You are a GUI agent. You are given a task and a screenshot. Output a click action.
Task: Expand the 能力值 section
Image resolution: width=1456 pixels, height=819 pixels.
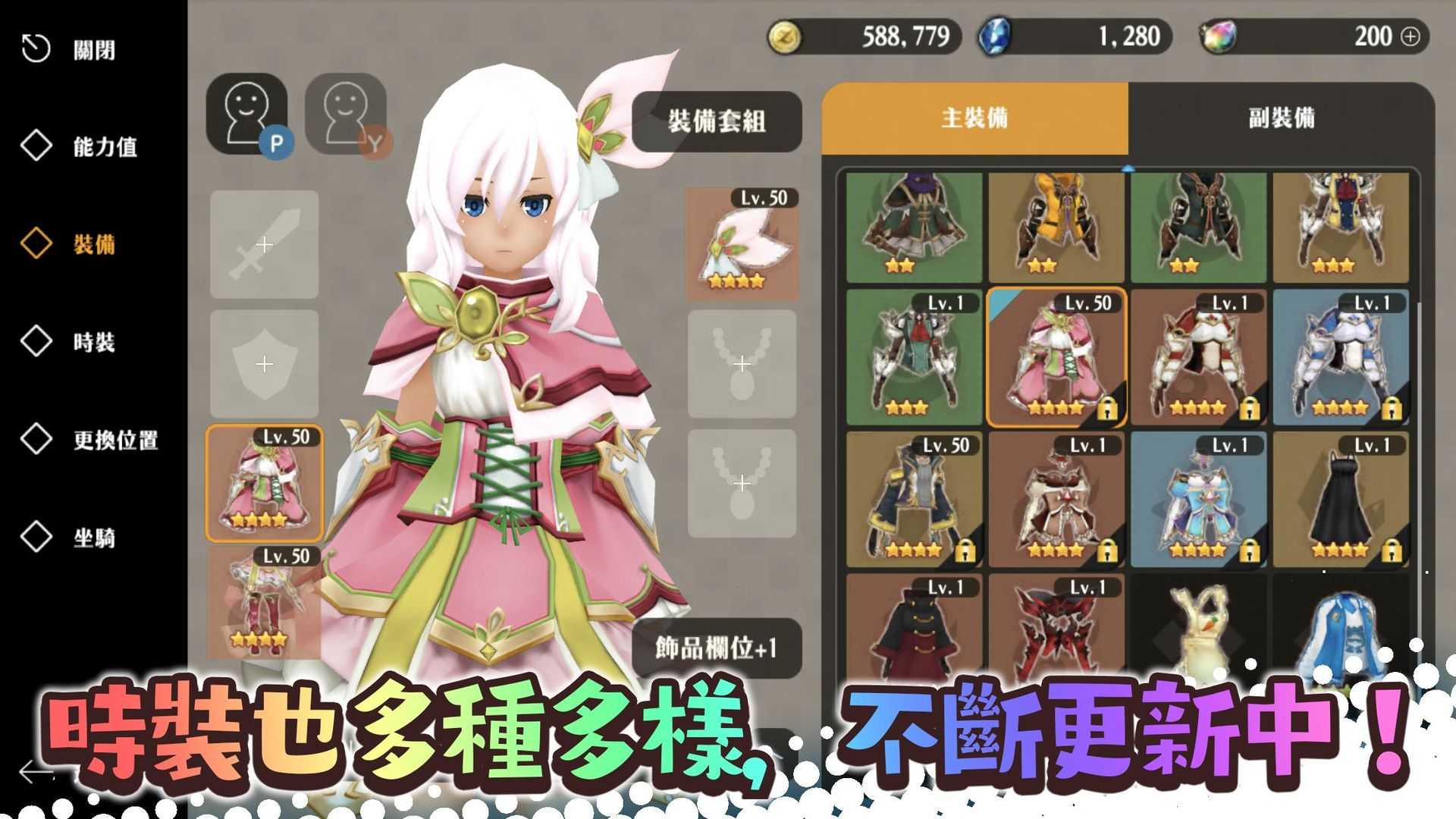pyautogui.click(x=106, y=149)
